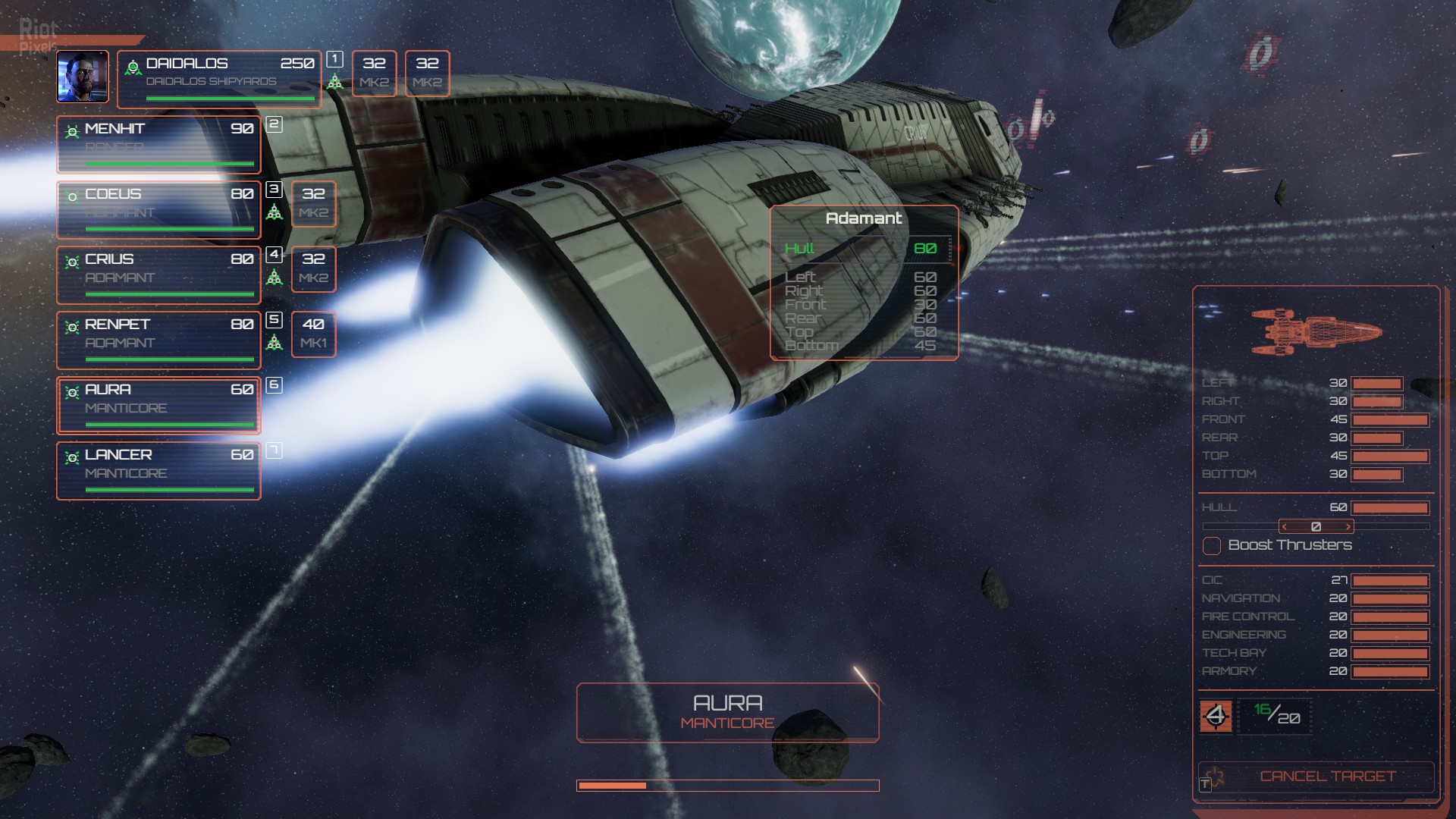Select the Menhit ship entry
Viewport: 1456px width, 819px height.
pyautogui.click(x=158, y=145)
